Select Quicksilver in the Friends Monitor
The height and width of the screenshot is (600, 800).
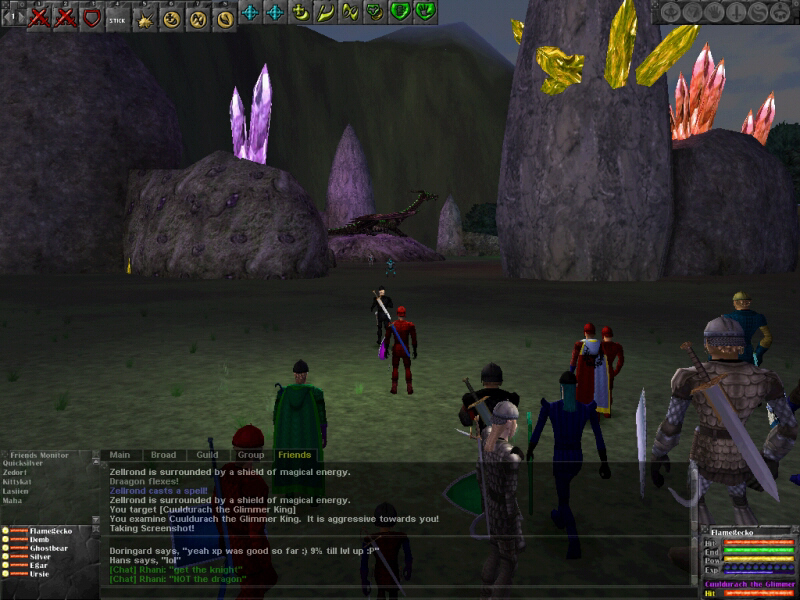23,463
